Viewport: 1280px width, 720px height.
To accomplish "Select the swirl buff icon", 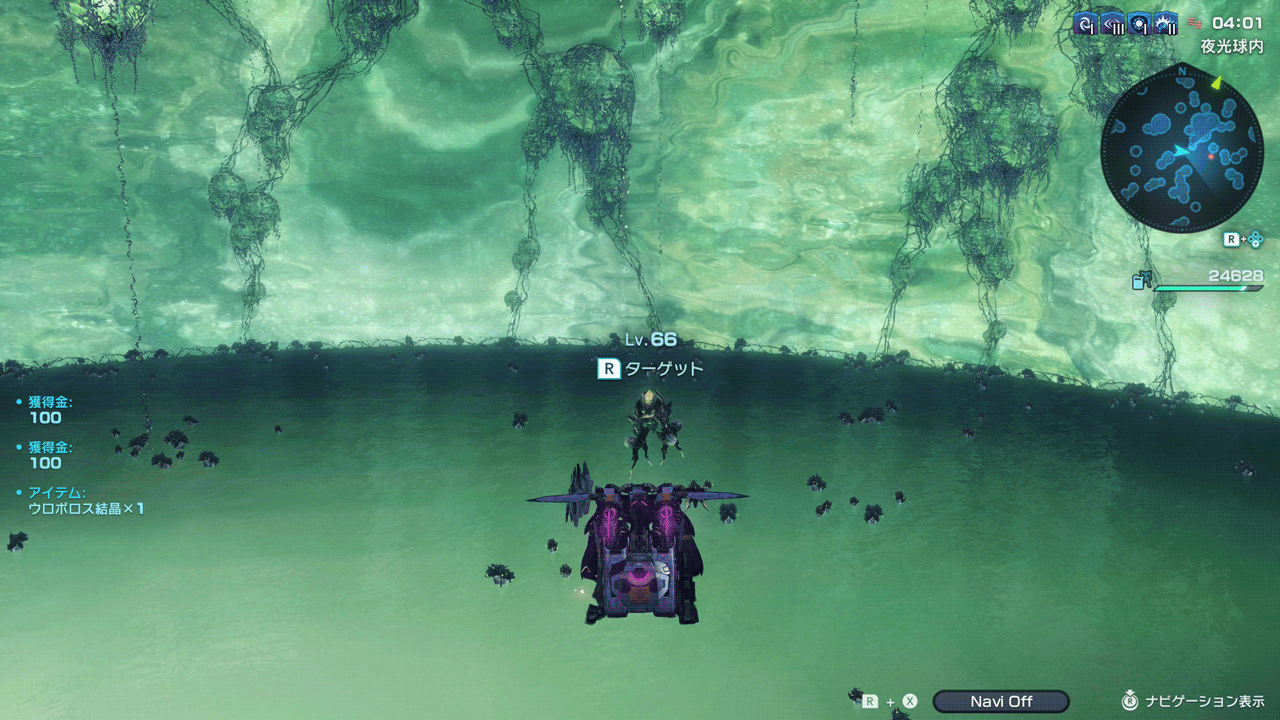I will [x=1086, y=24].
